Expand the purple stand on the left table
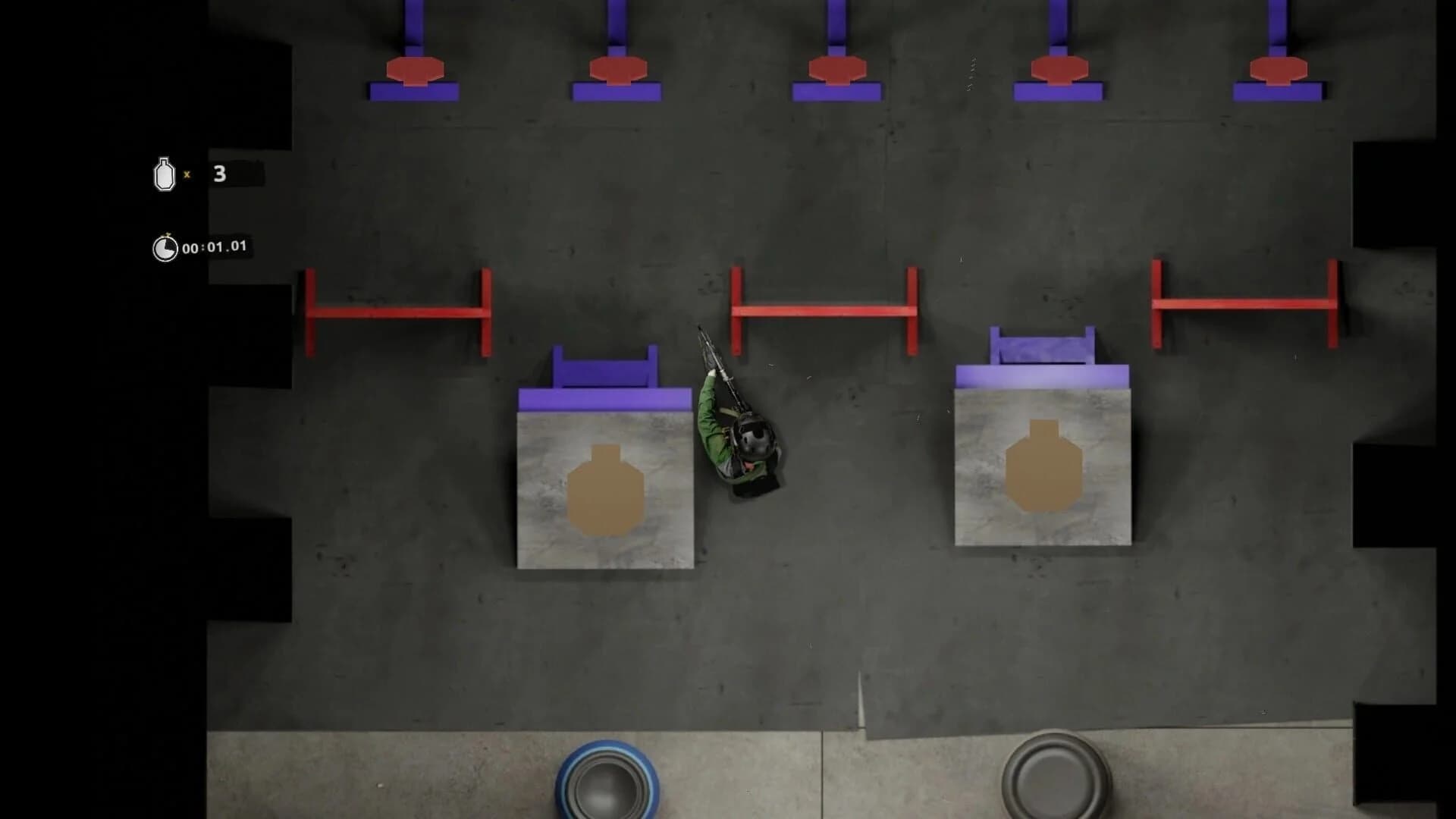Image resolution: width=1456 pixels, height=819 pixels. pyautogui.click(x=605, y=364)
